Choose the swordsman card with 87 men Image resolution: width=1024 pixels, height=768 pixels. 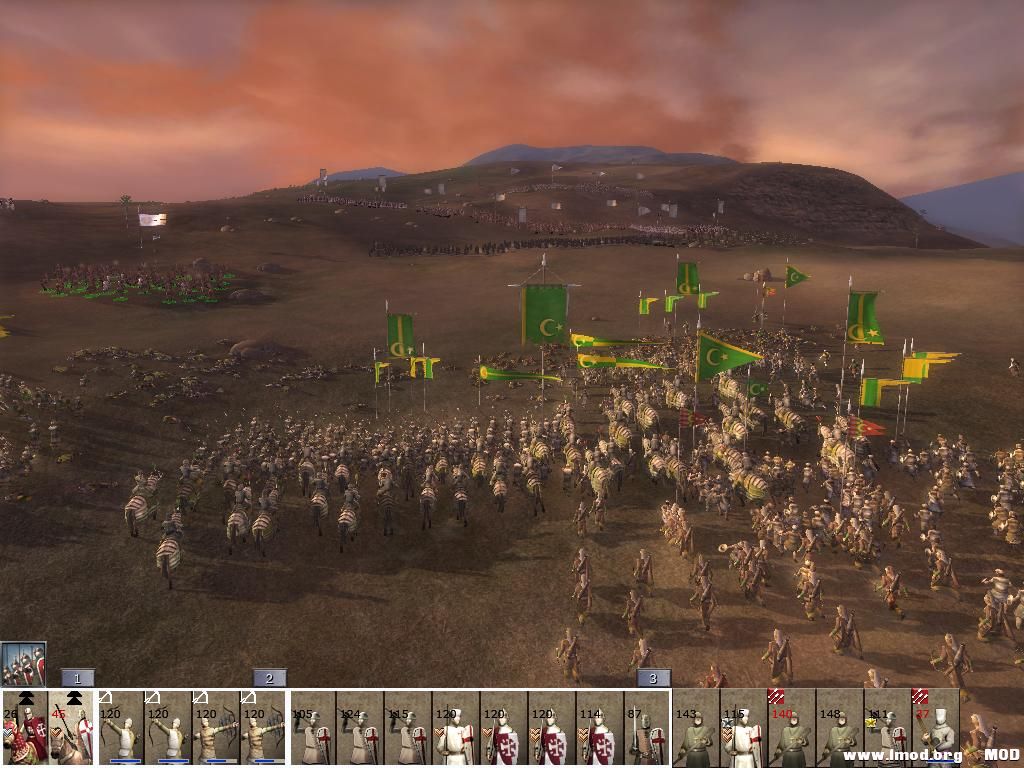tap(647, 728)
